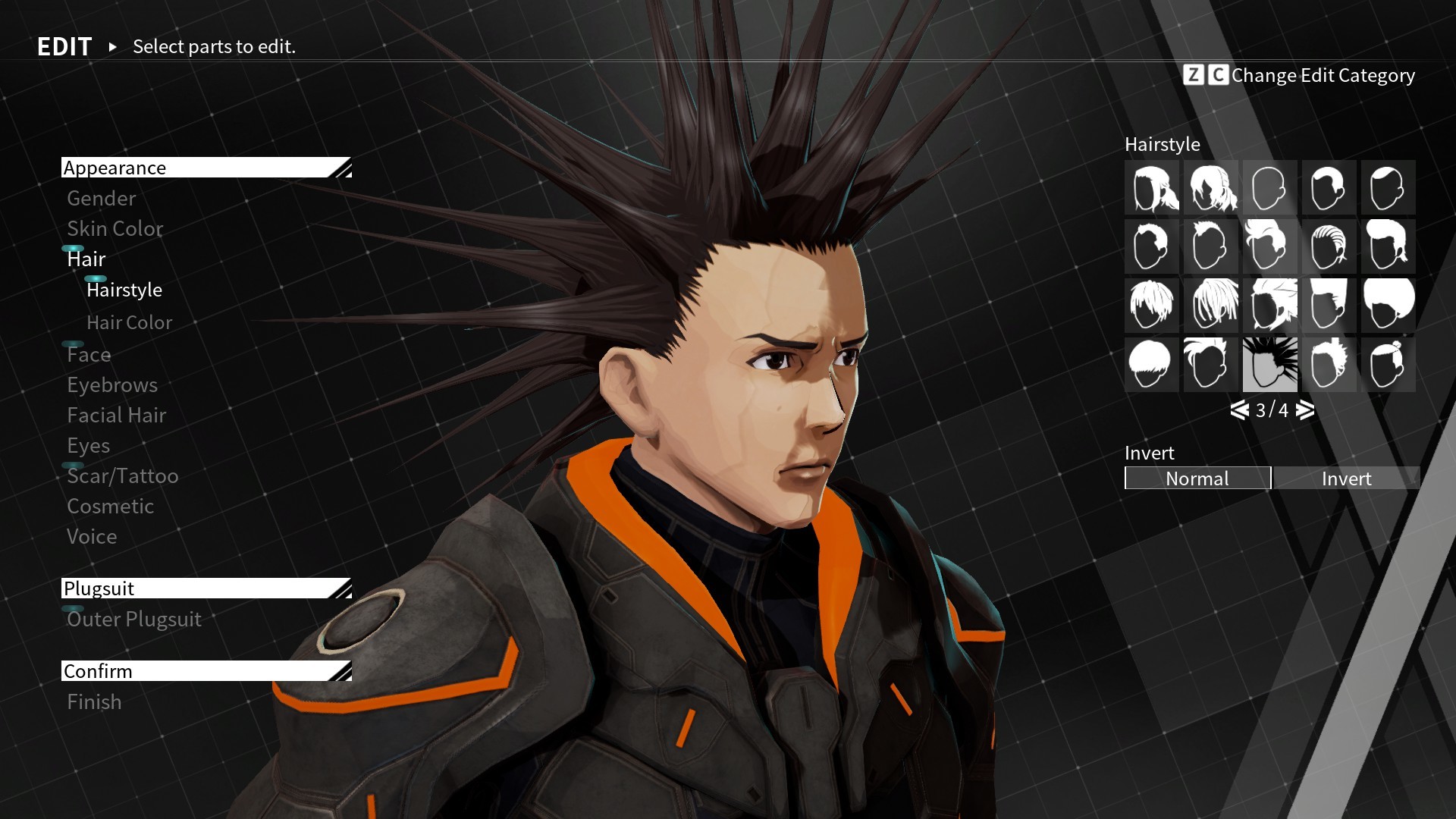Toggle the currently selected spiky mohawk hairstyle

click(x=1270, y=365)
